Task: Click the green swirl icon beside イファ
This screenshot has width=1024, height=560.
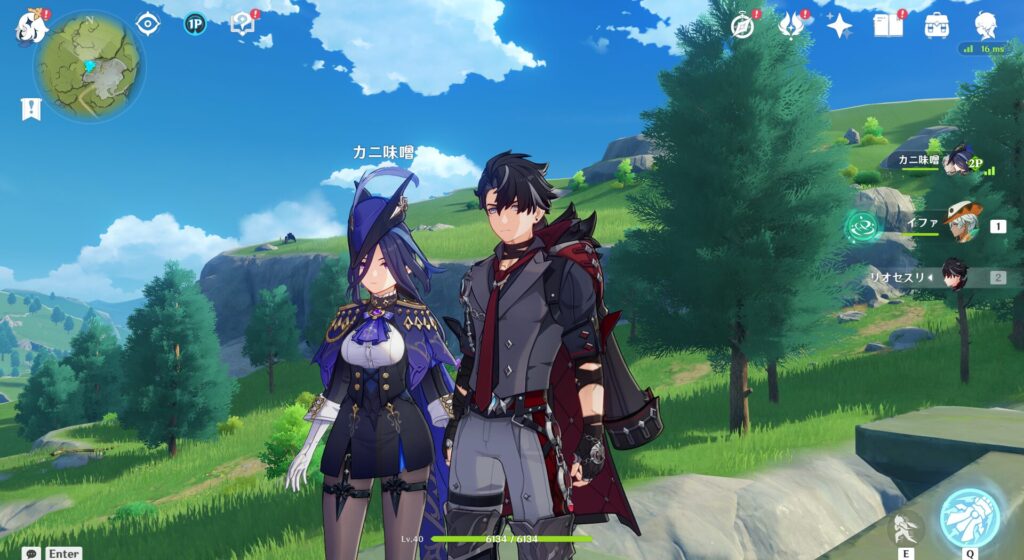Action: 861,227
